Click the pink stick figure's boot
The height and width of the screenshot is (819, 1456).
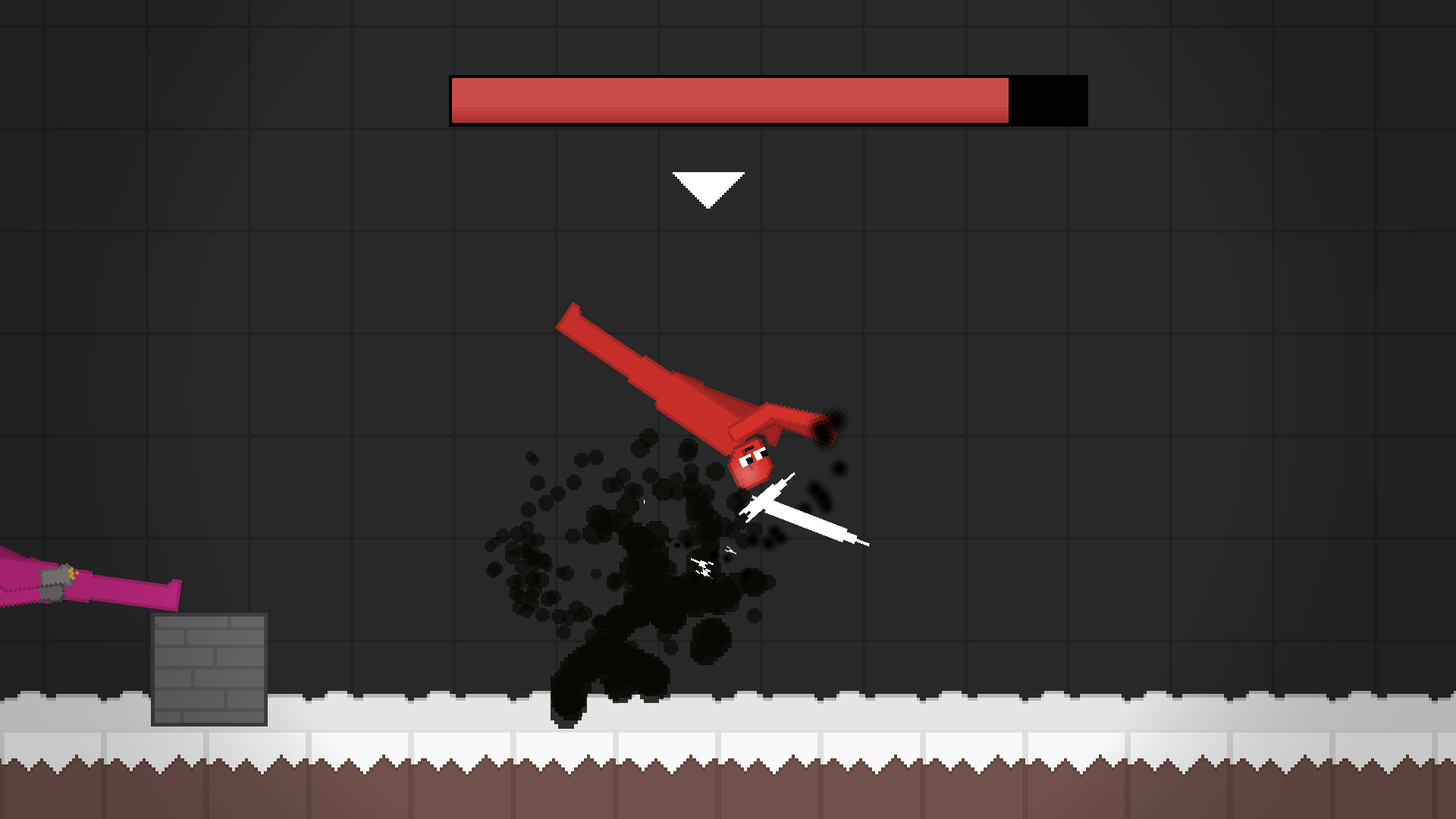coord(173,595)
